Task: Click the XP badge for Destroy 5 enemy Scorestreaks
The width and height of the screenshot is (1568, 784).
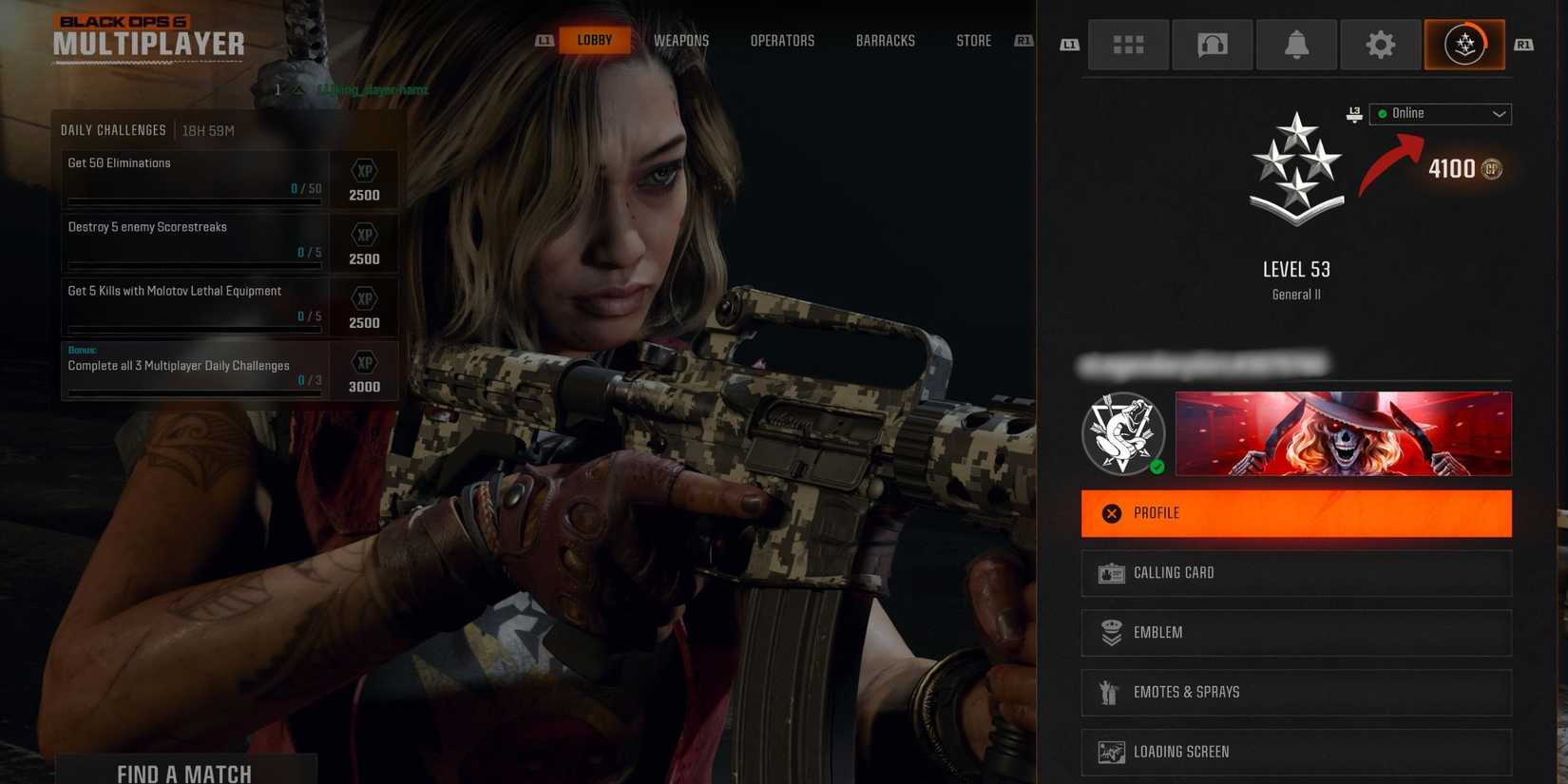Action: [364, 240]
